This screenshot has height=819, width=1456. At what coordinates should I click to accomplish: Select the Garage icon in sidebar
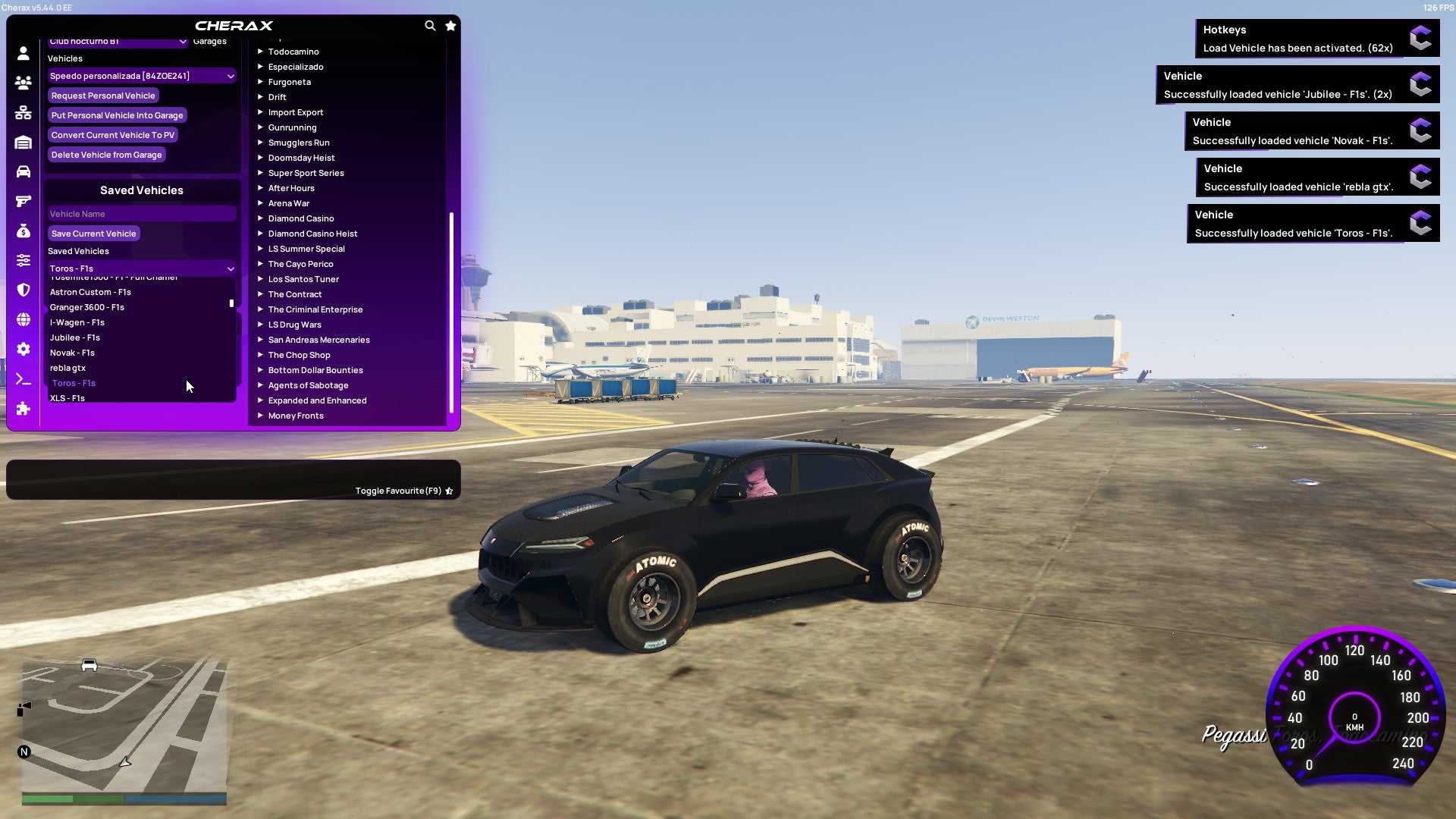tap(23, 143)
